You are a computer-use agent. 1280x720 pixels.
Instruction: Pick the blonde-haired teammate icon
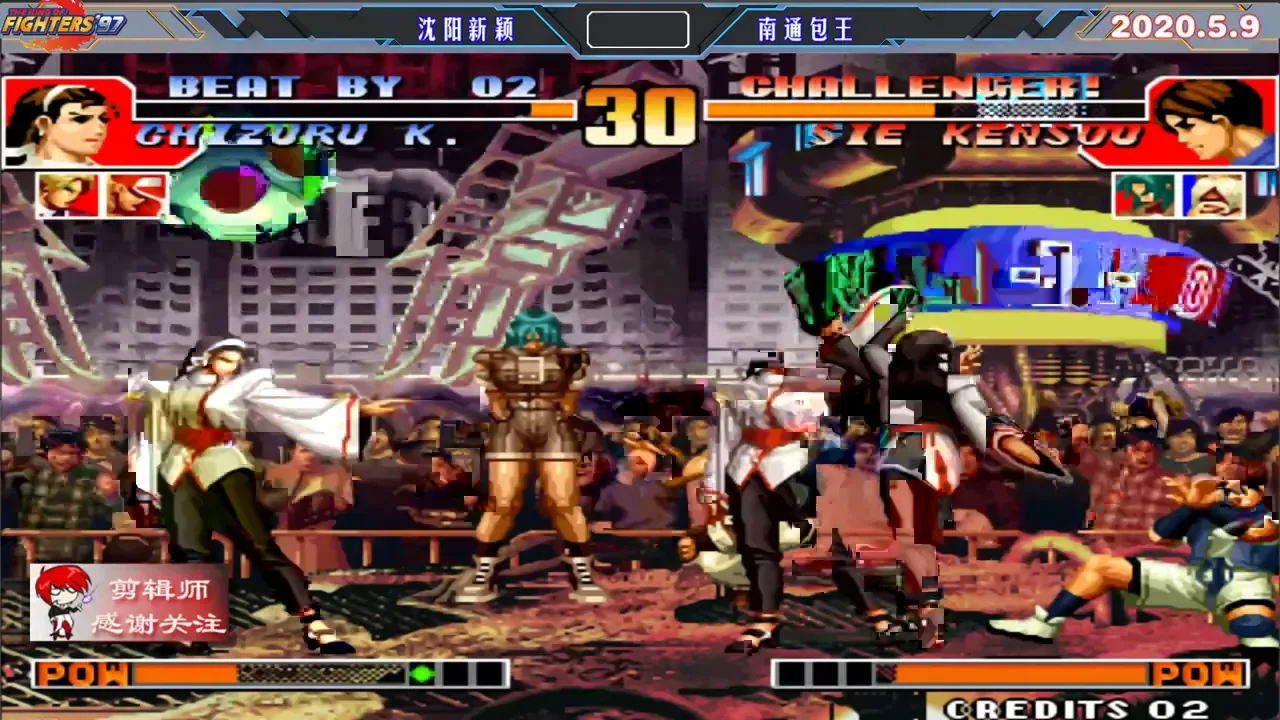68,195
